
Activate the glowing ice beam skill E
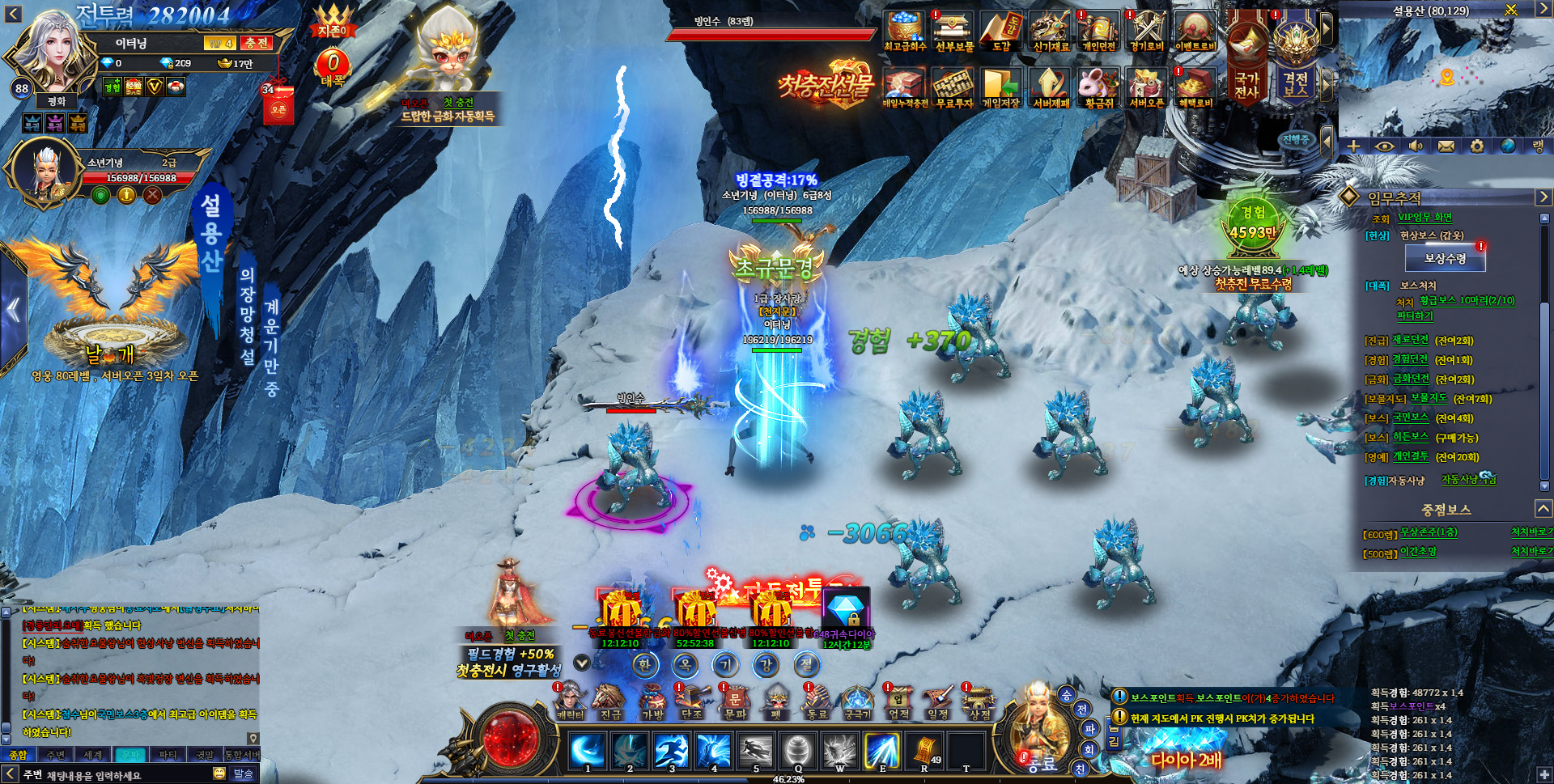[882, 751]
